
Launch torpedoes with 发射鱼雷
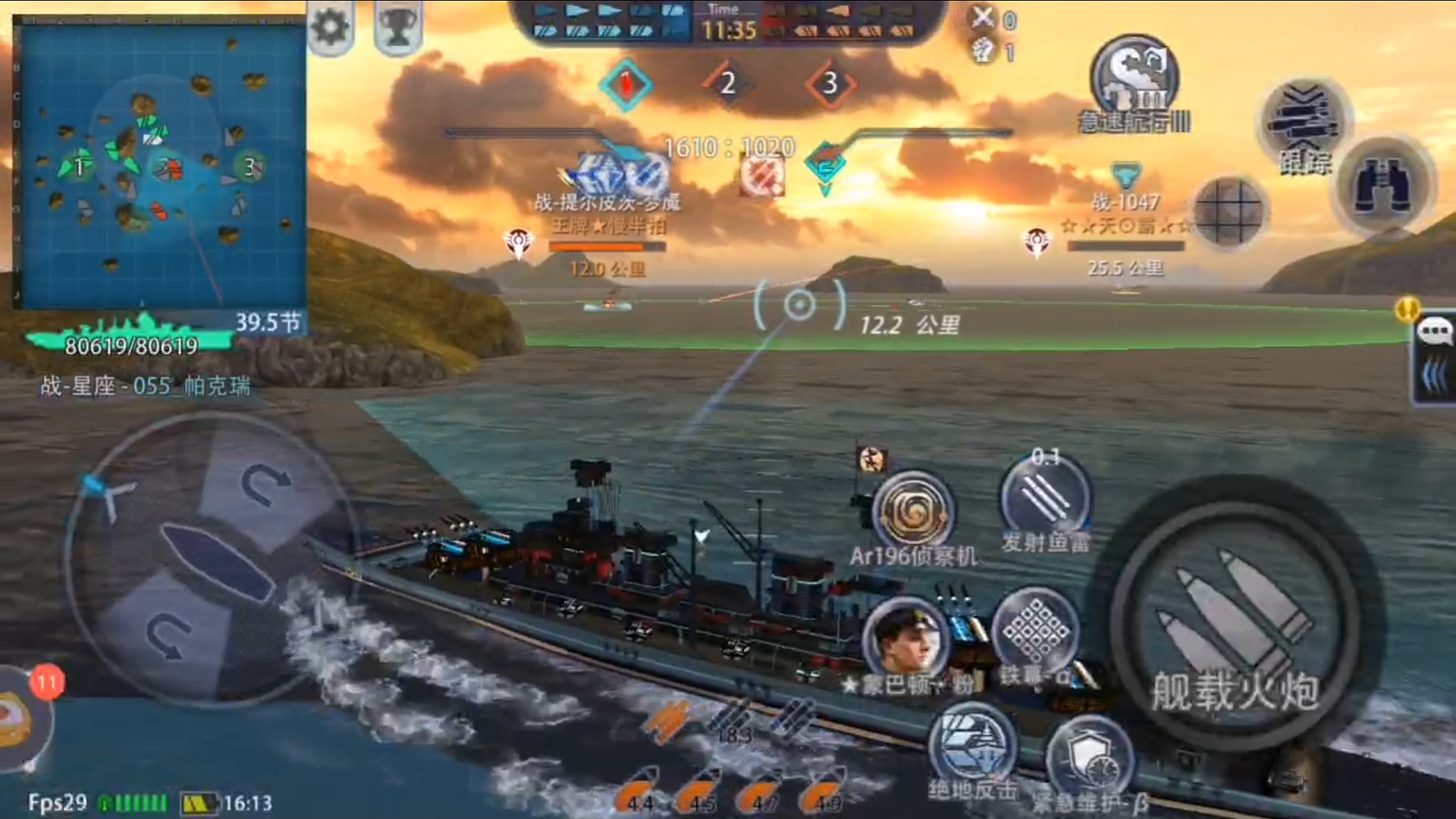point(1045,495)
